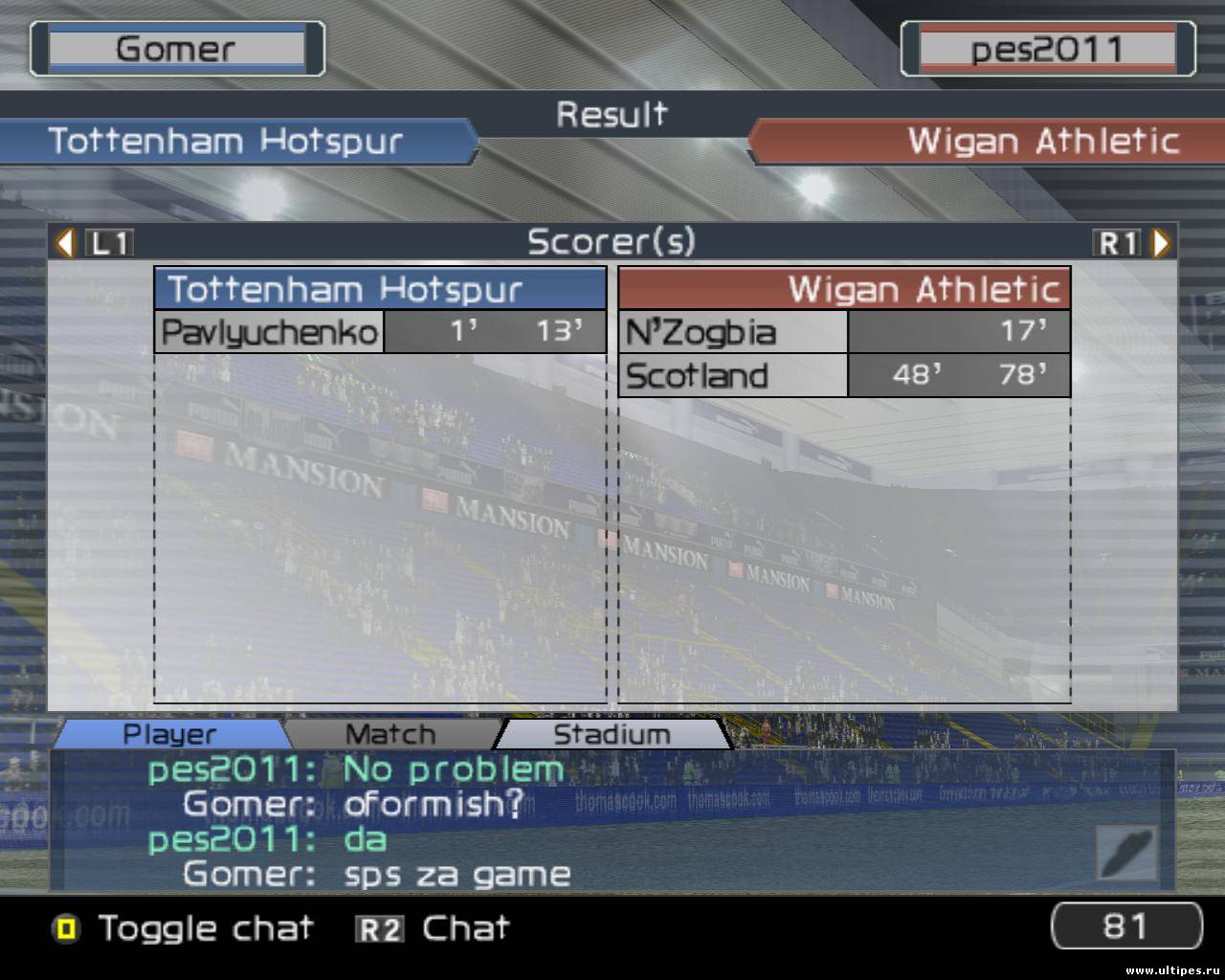
Task: Open the Stadium tab
Action: (612, 734)
